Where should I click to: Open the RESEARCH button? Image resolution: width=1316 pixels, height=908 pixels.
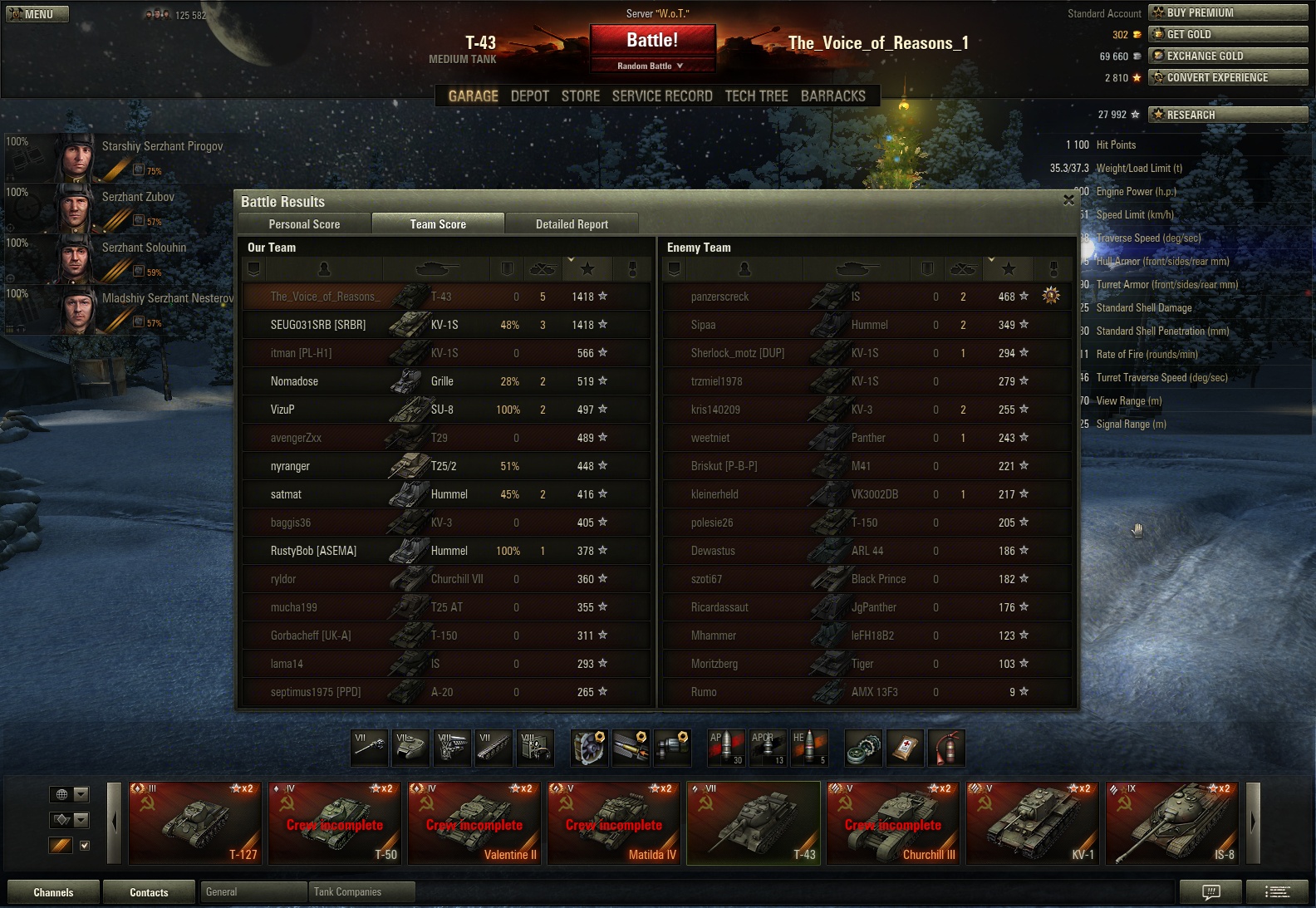coord(1227,115)
